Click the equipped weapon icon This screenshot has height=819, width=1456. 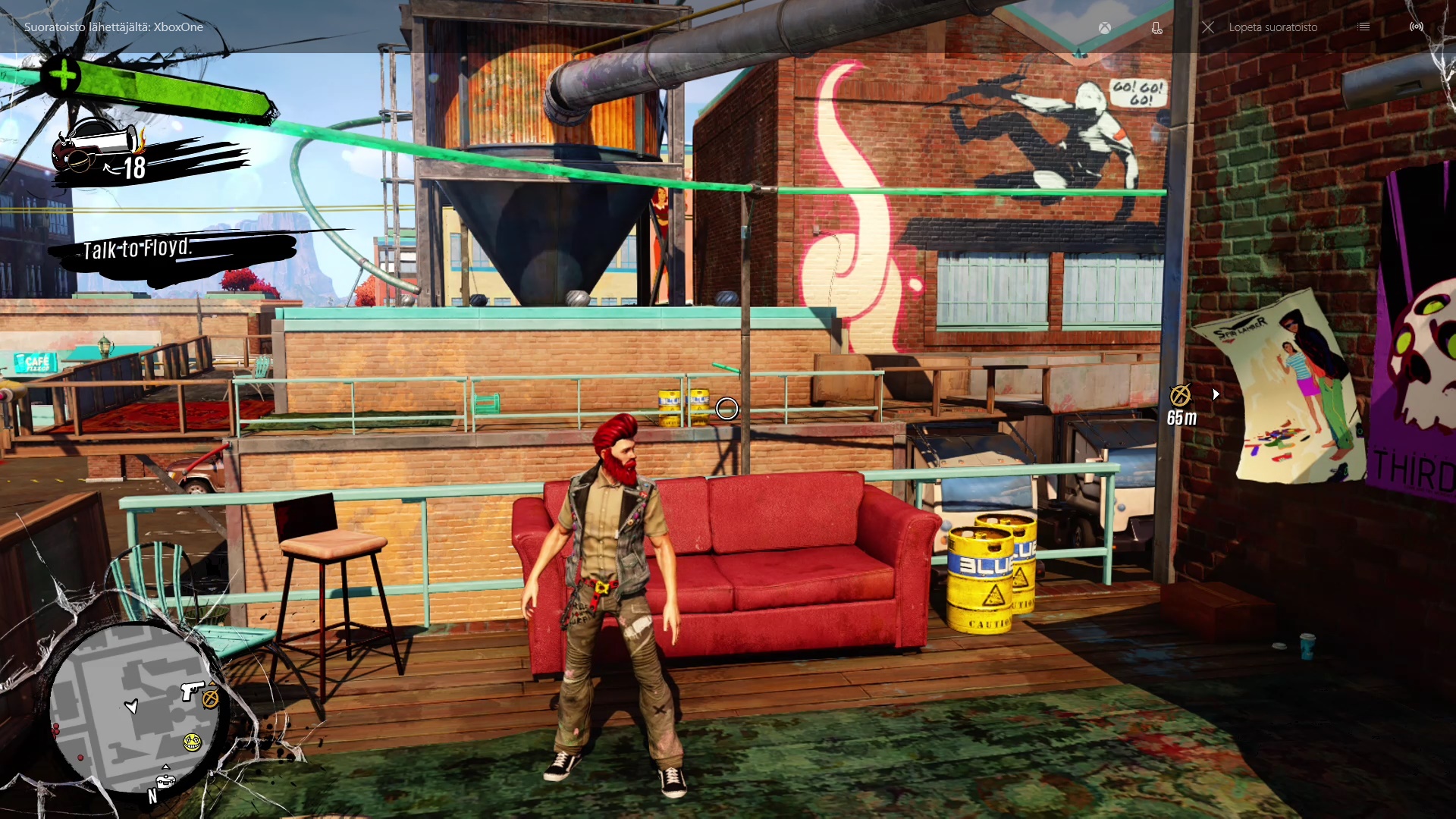click(97, 146)
